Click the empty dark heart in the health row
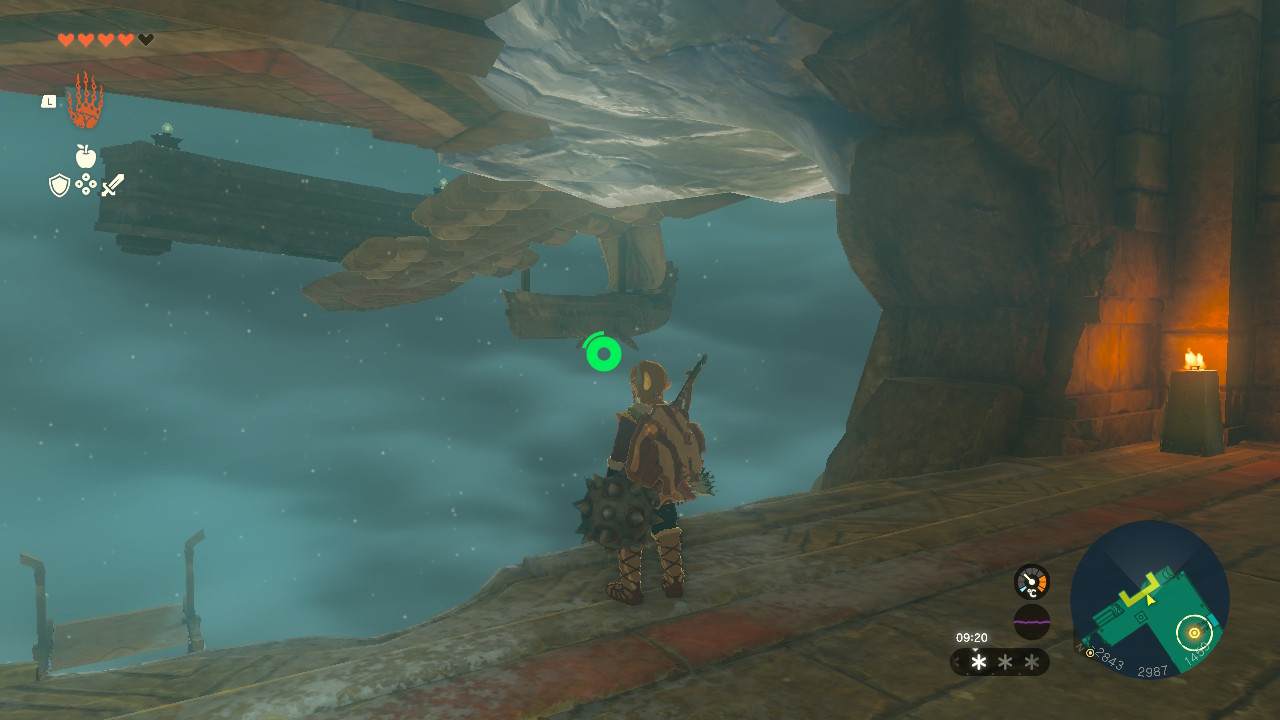Viewport: 1280px width, 720px height. 146,39
